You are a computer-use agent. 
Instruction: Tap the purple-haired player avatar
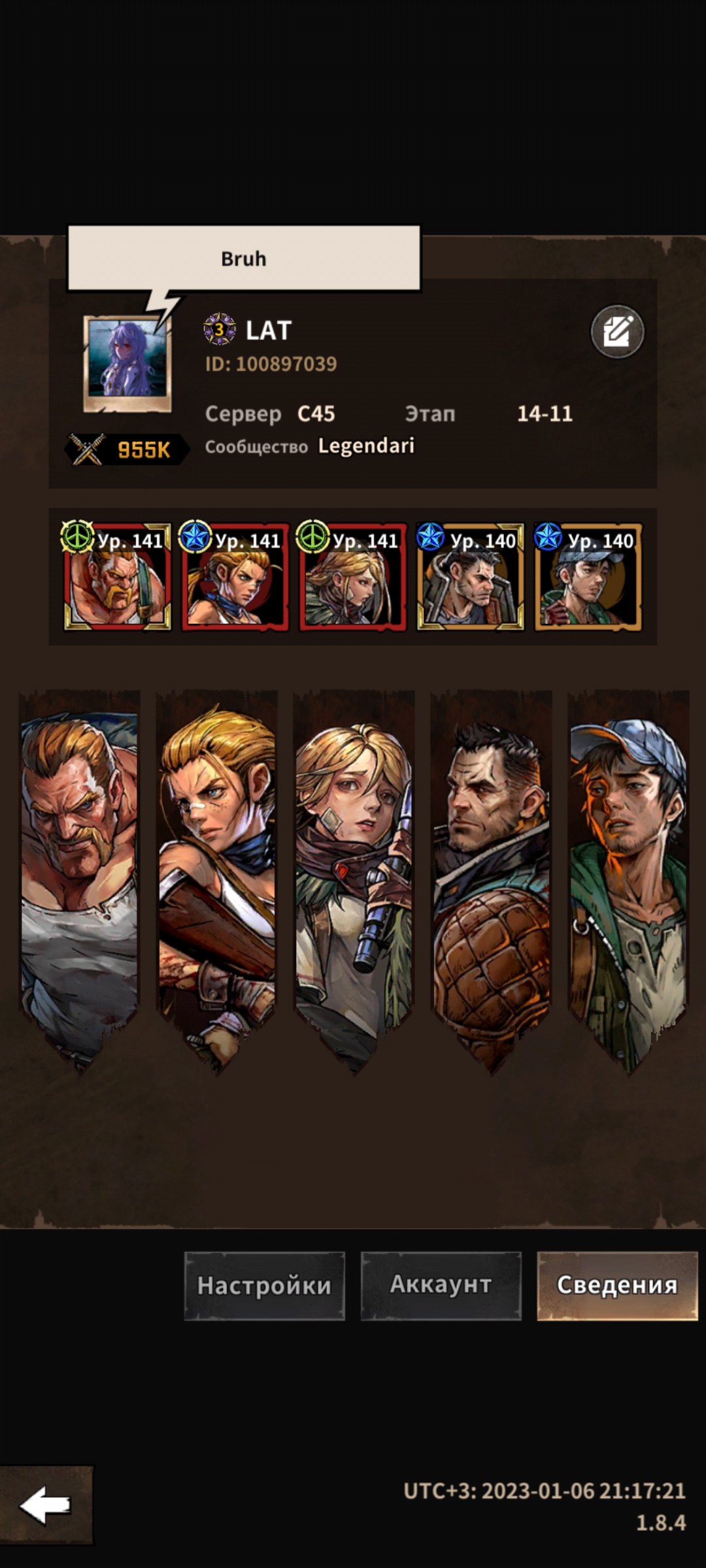pos(127,363)
